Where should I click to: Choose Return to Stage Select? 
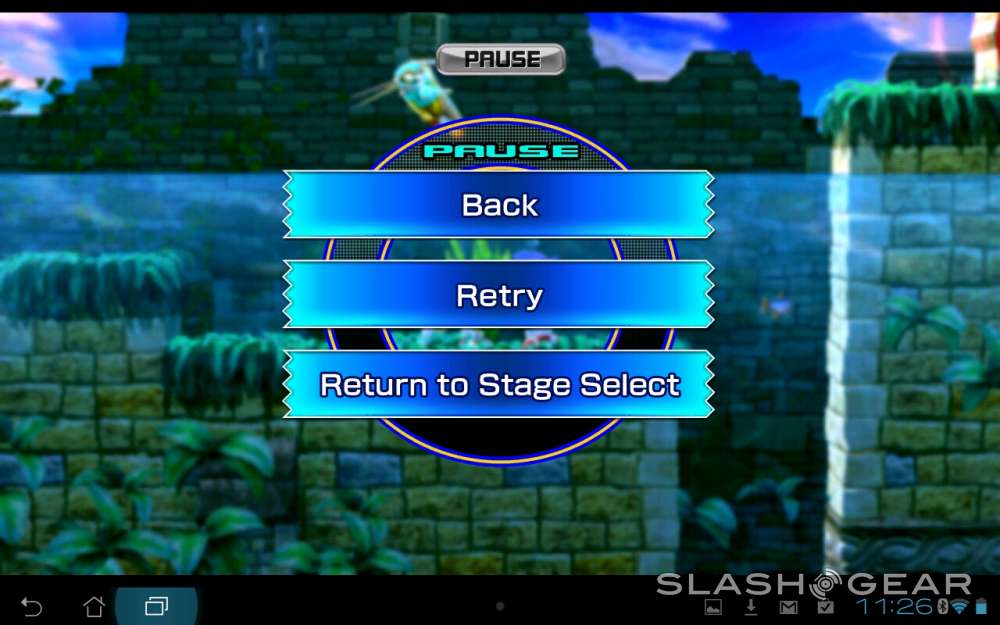tap(499, 385)
